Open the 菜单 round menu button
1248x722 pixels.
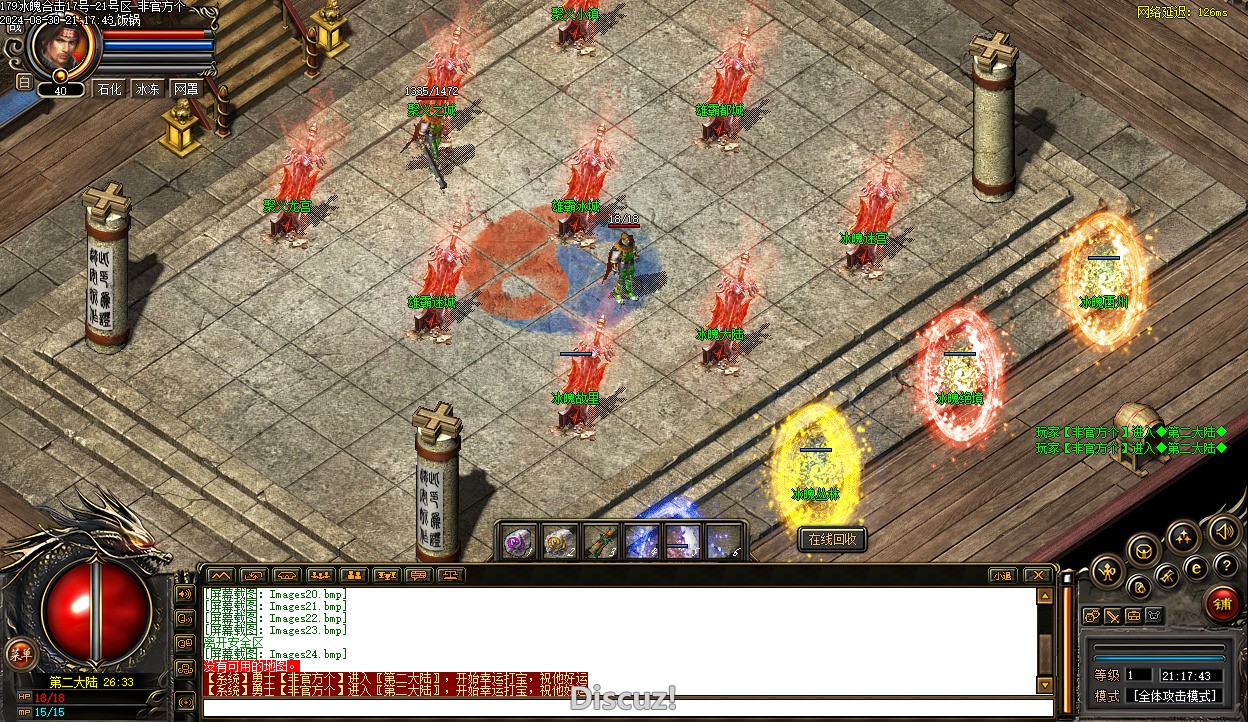(19, 653)
